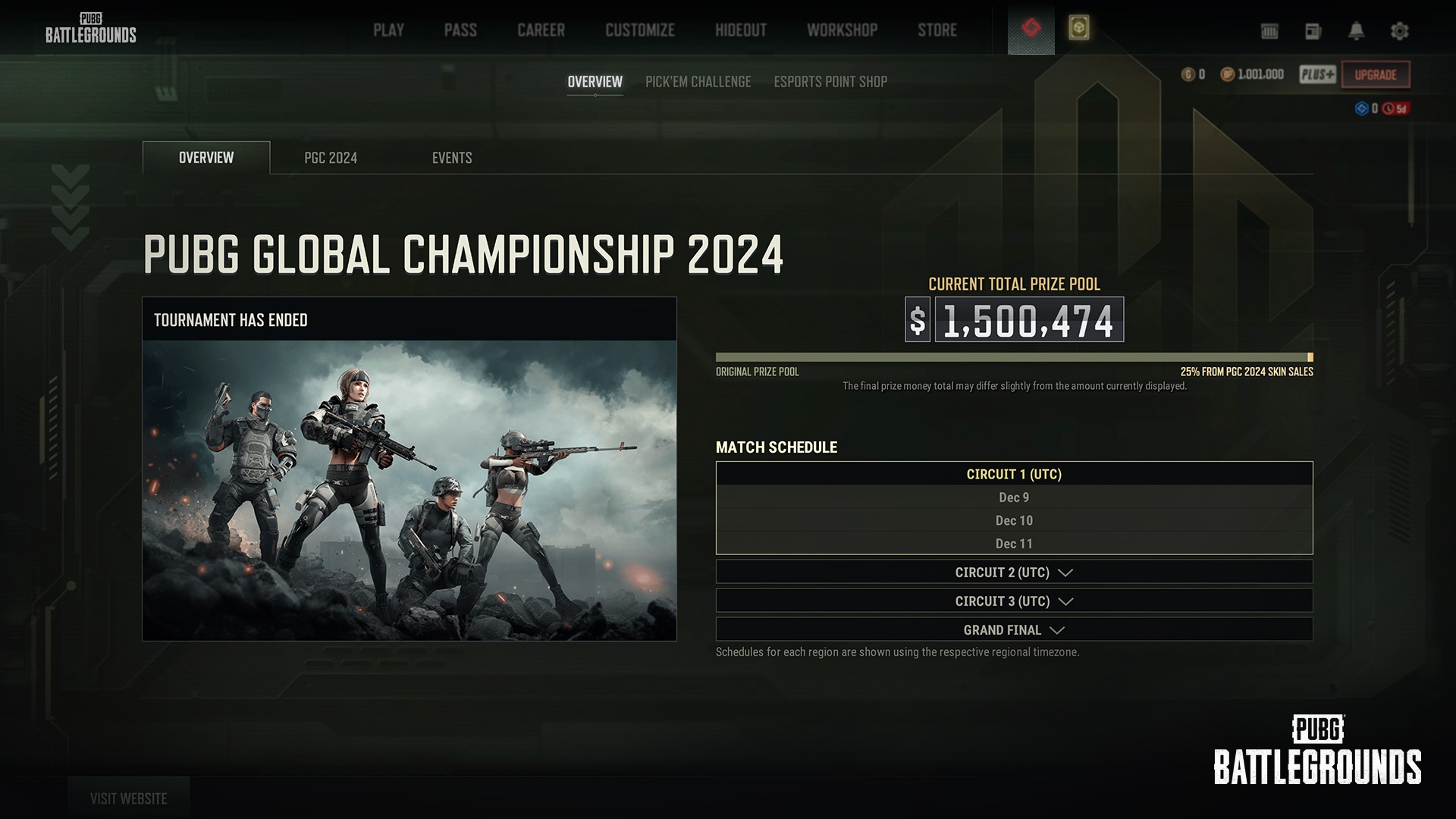The width and height of the screenshot is (1456, 819).
Task: Open the settings gear icon
Action: tap(1399, 31)
